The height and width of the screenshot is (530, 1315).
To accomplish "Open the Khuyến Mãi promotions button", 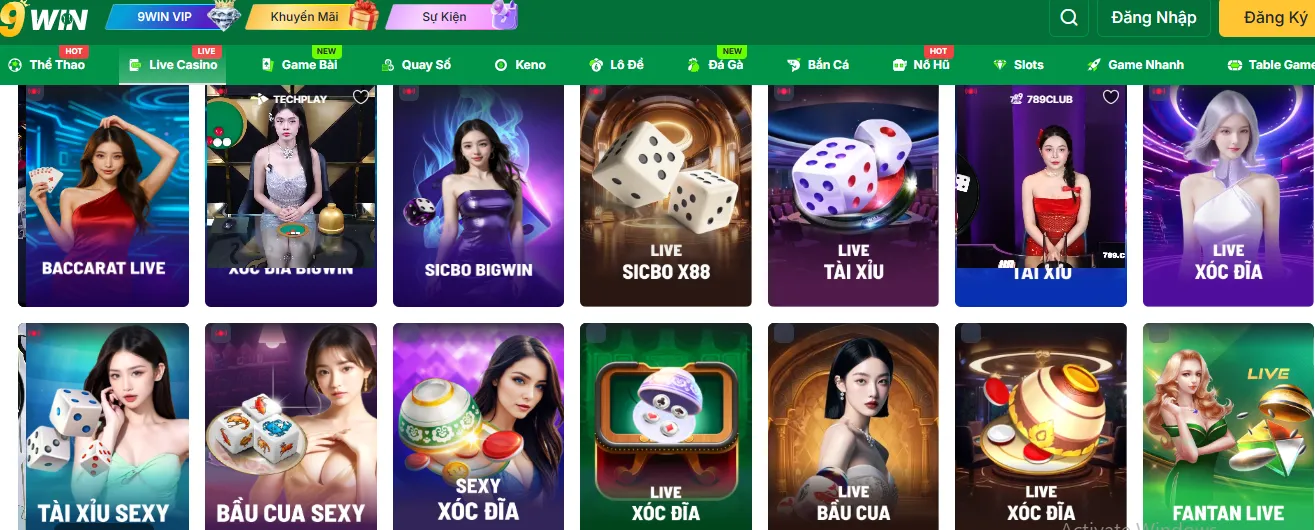I will coord(311,17).
